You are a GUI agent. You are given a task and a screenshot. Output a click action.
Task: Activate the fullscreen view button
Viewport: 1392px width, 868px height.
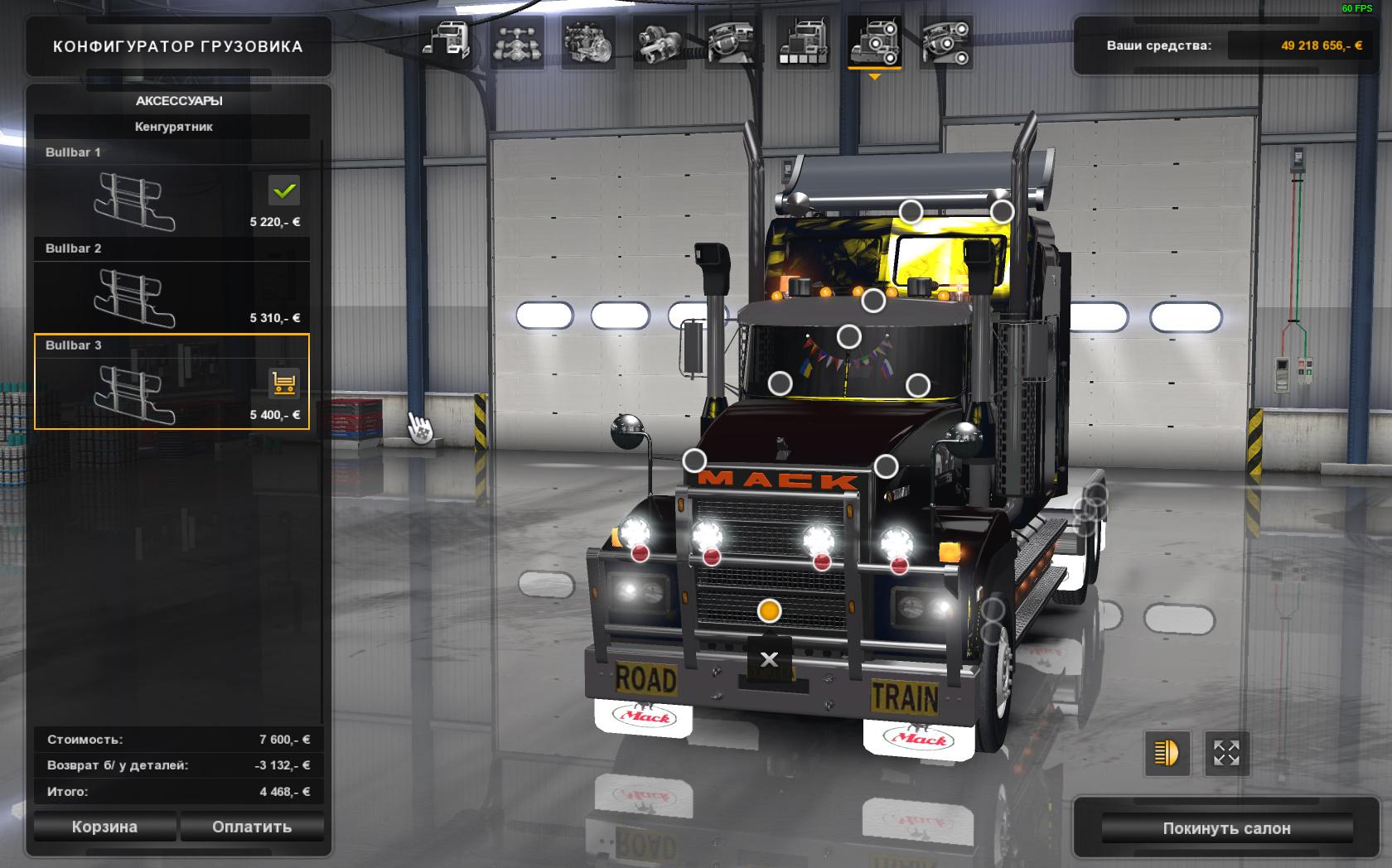tap(1226, 753)
